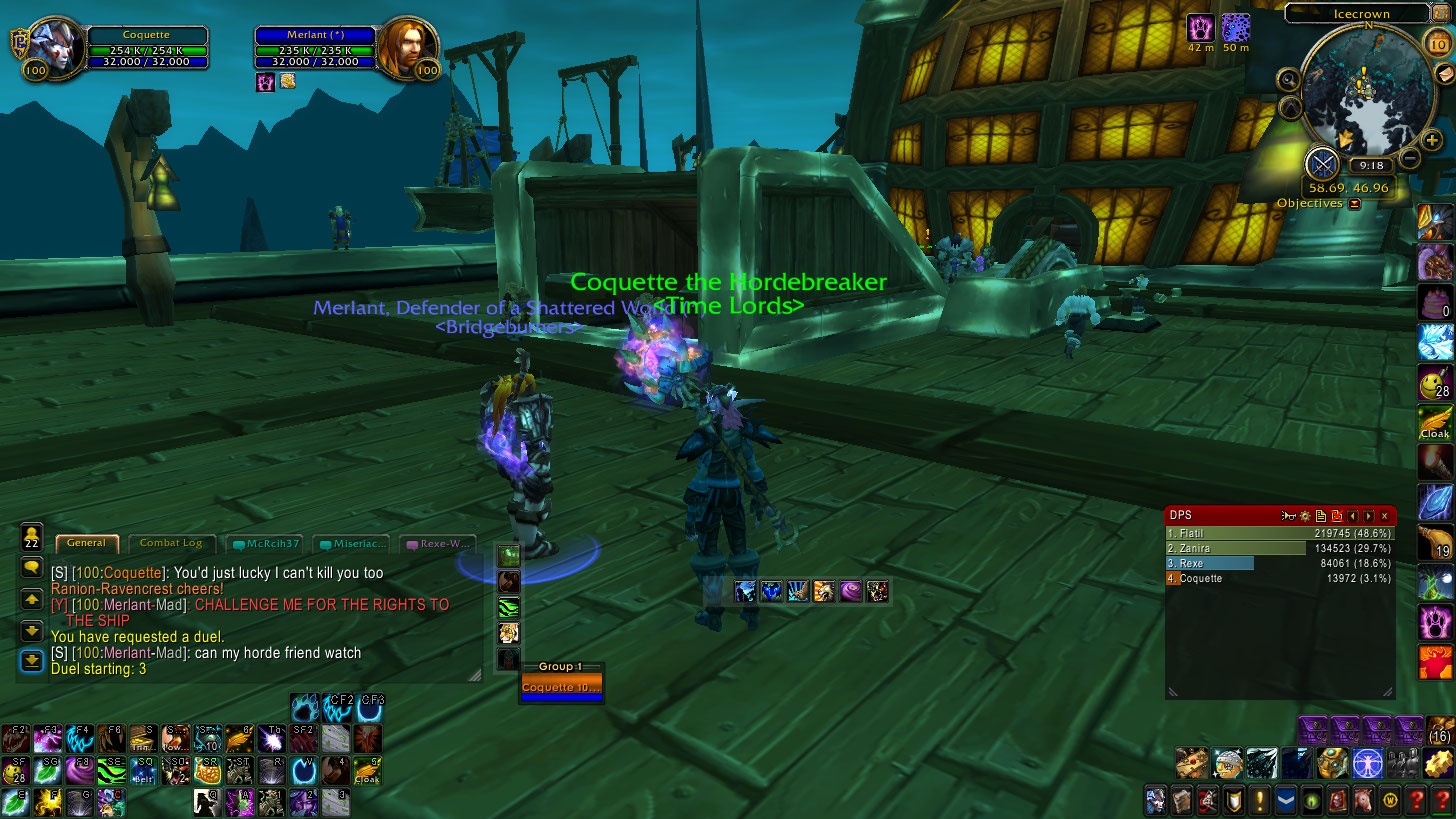1456x819 pixels.
Task: Select Flatil's row in the DPS meter
Action: 1280,533
